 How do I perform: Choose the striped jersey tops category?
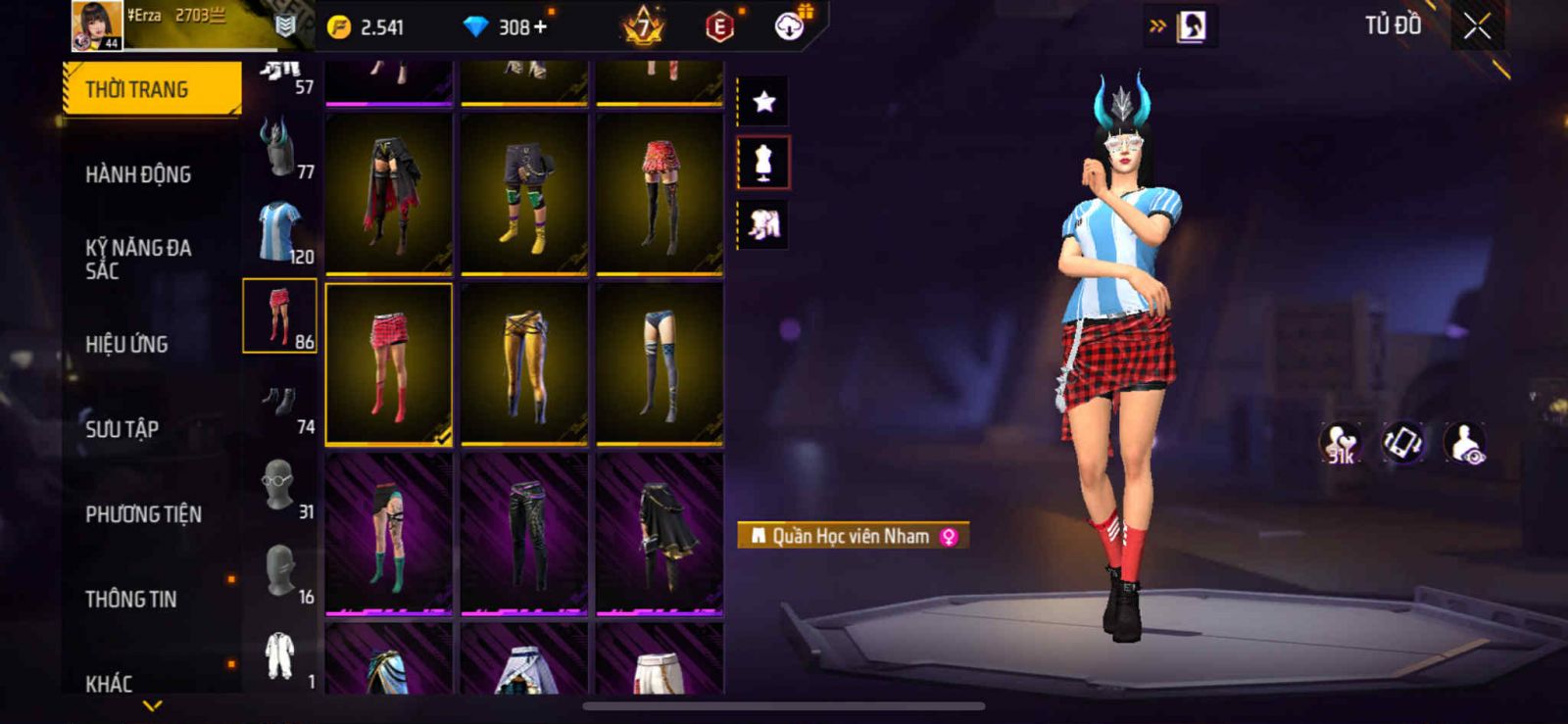280,231
